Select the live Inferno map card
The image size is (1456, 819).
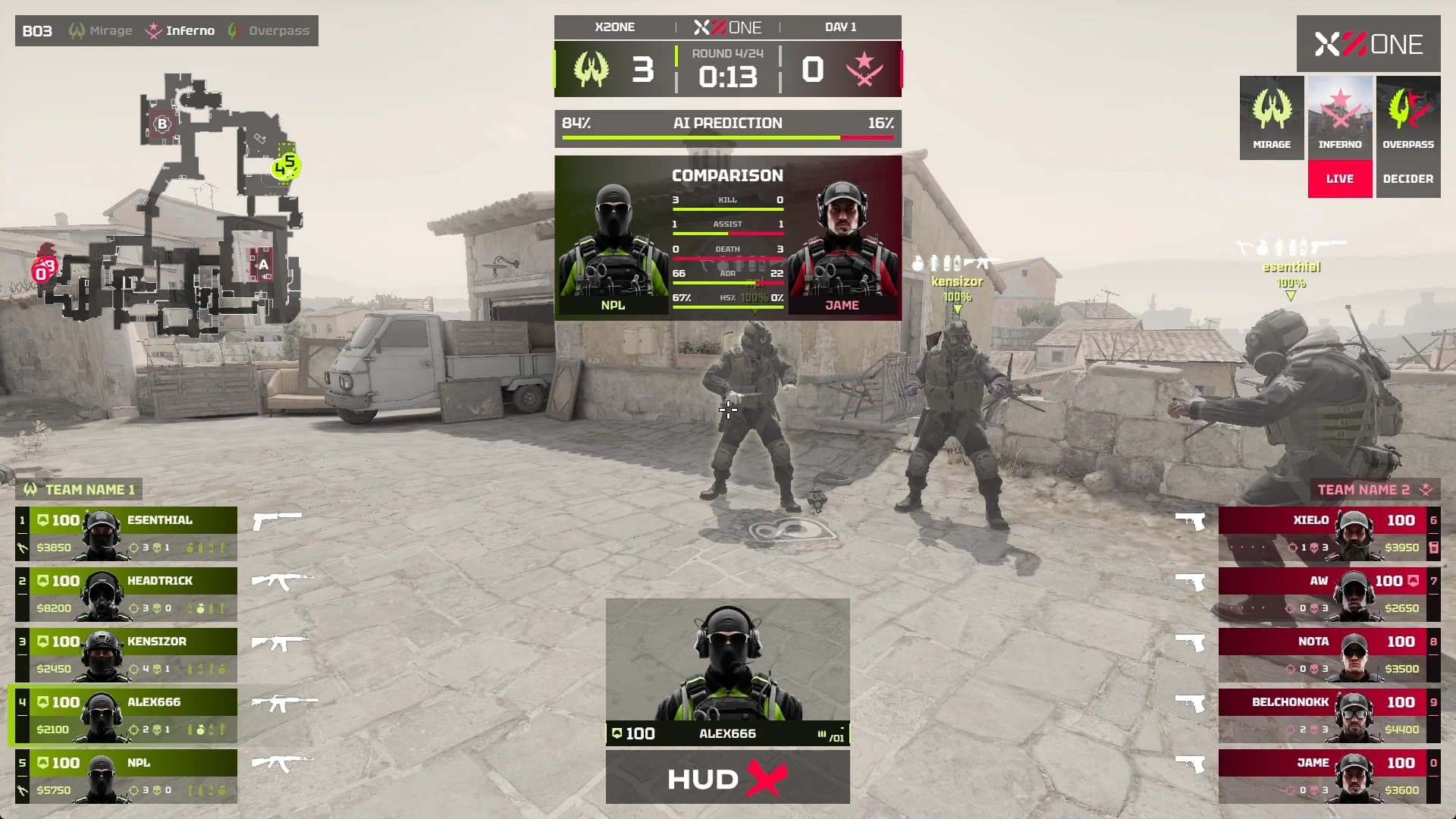(1340, 136)
